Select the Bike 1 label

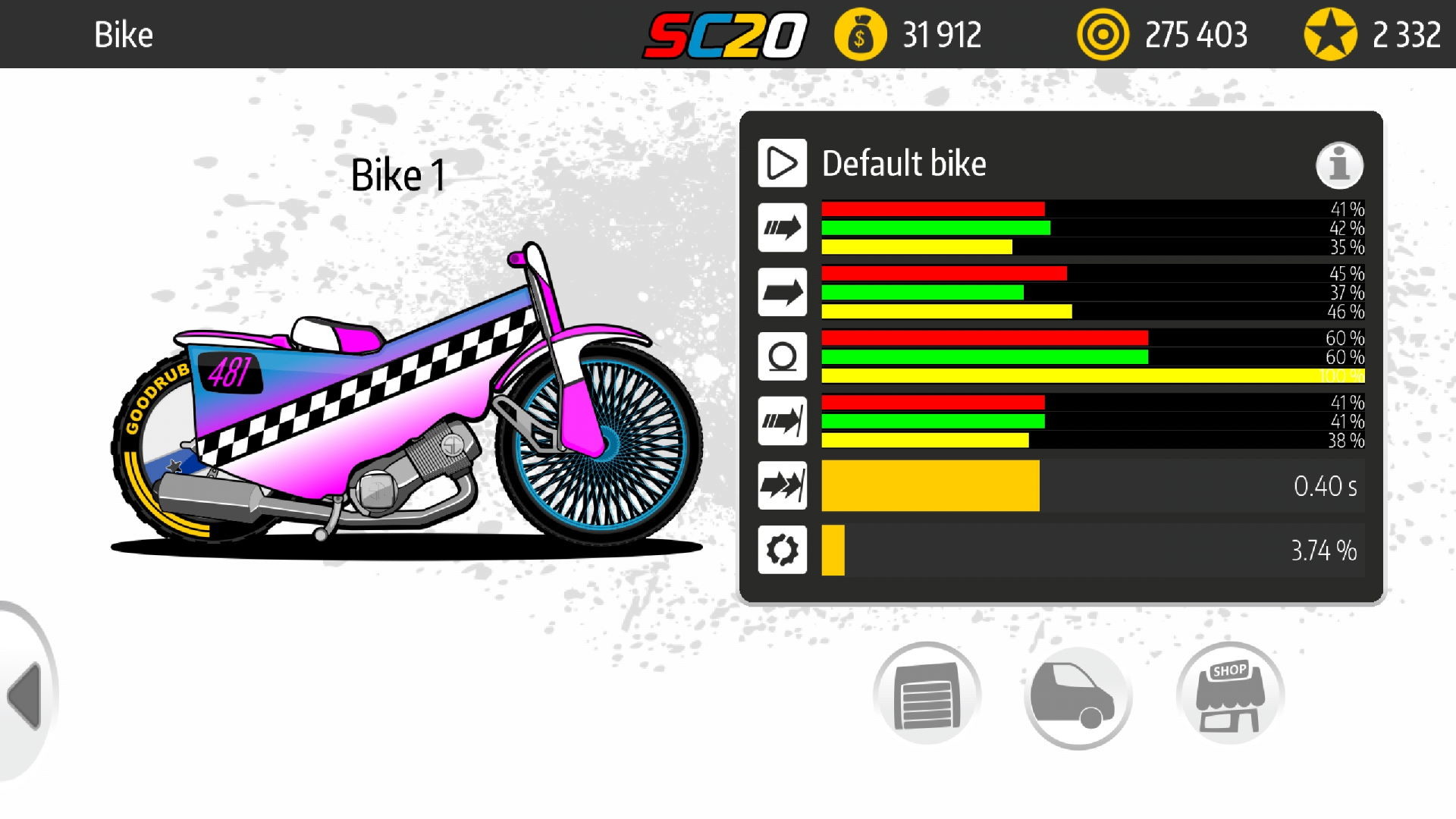pos(397,174)
